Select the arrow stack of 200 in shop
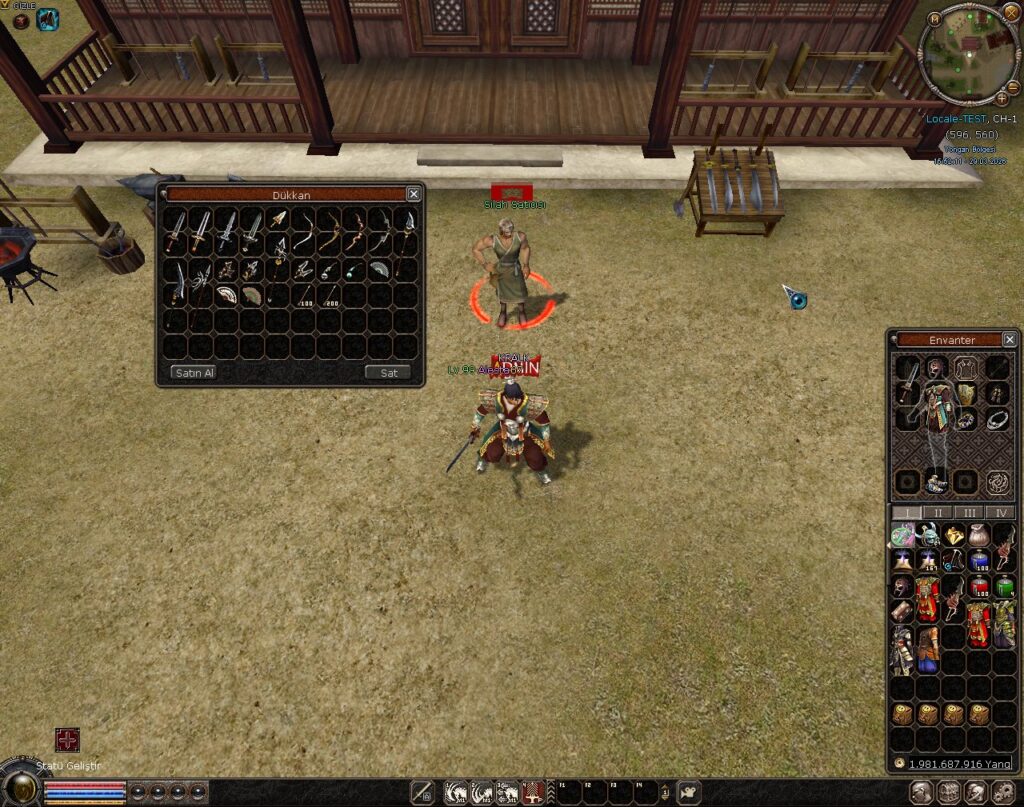This screenshot has height=807, width=1024. (x=329, y=297)
